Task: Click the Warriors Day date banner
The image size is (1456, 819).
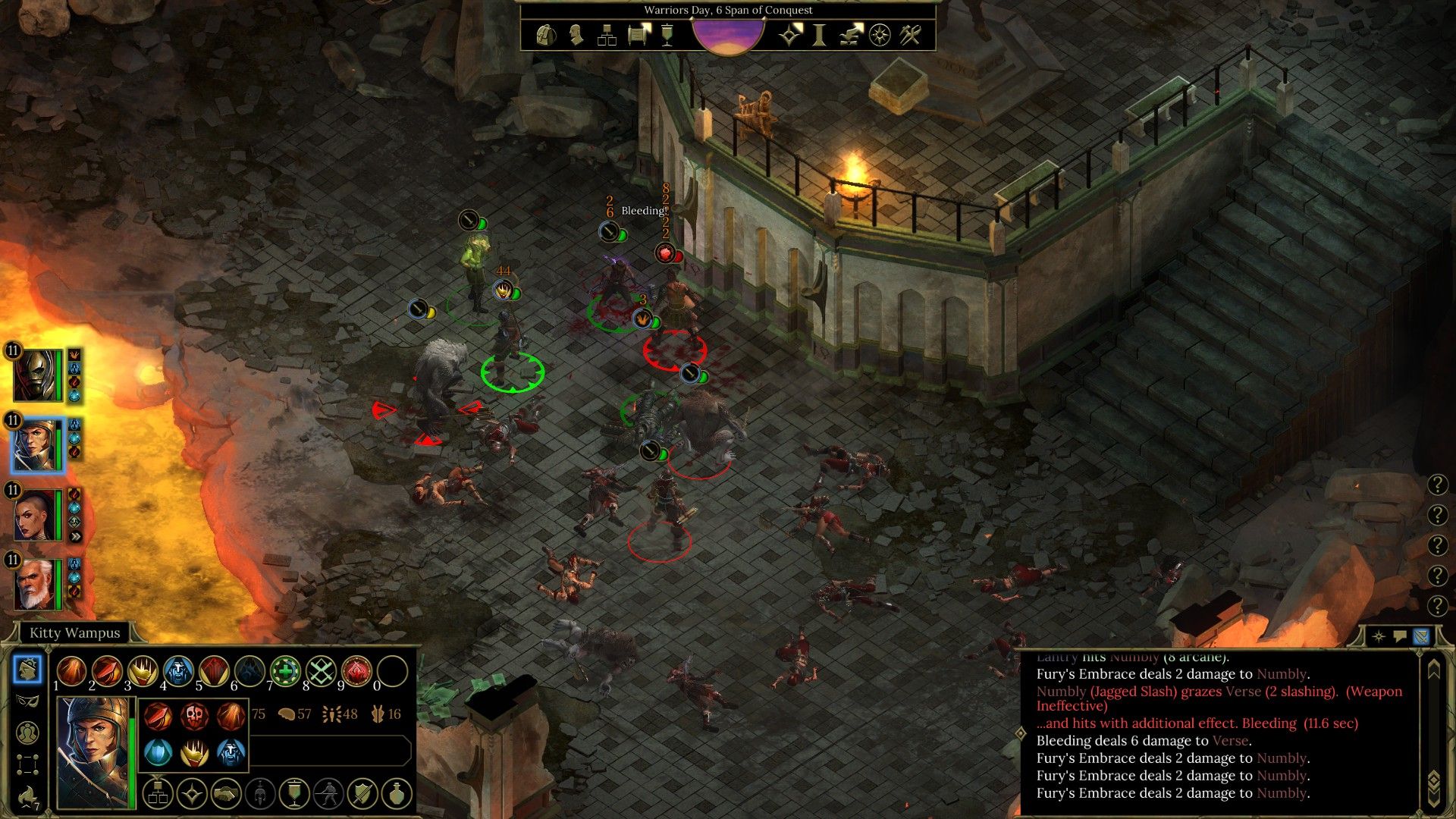Action: [726, 10]
